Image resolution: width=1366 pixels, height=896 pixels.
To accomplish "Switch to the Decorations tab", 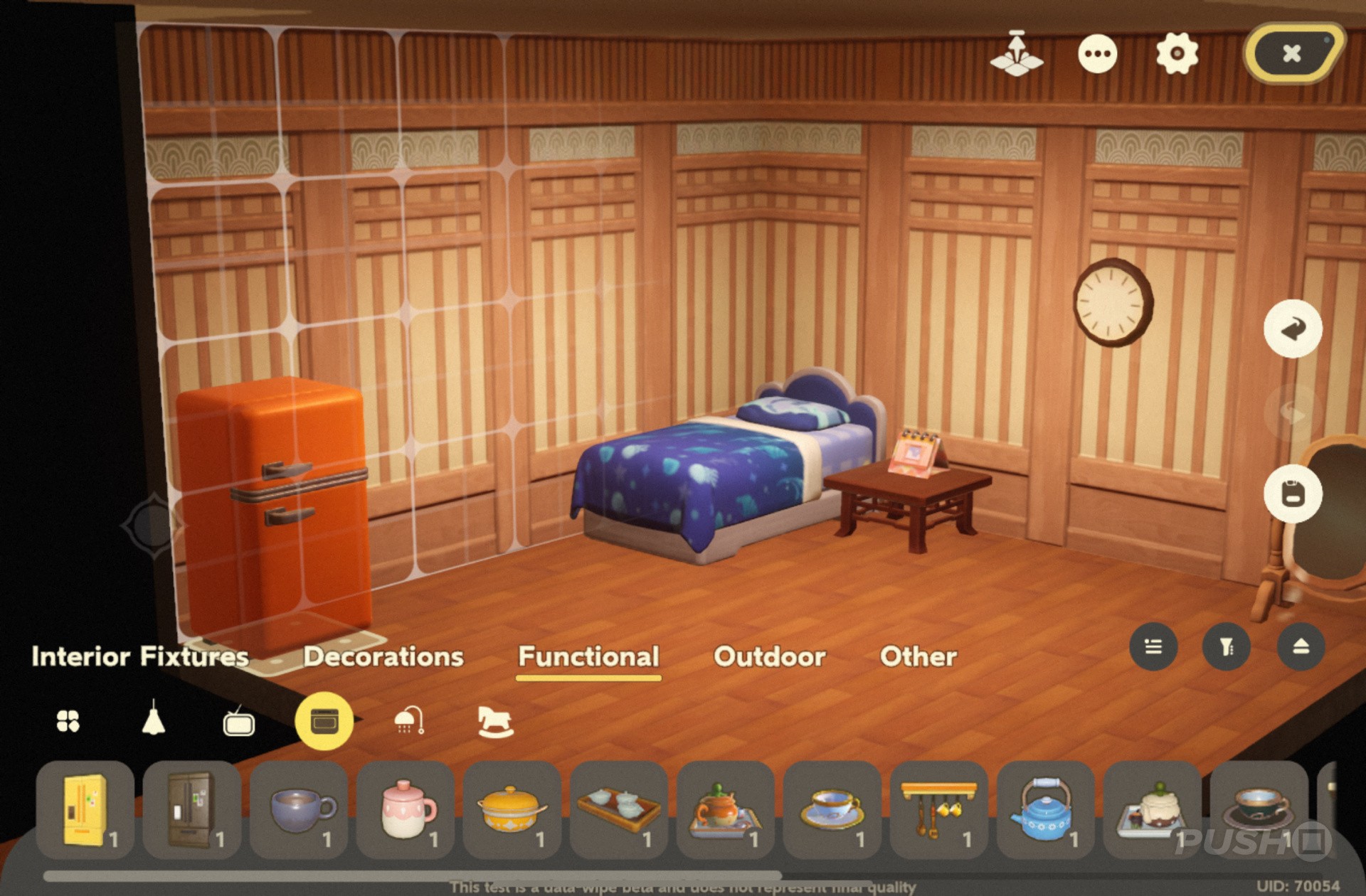I will tap(383, 656).
